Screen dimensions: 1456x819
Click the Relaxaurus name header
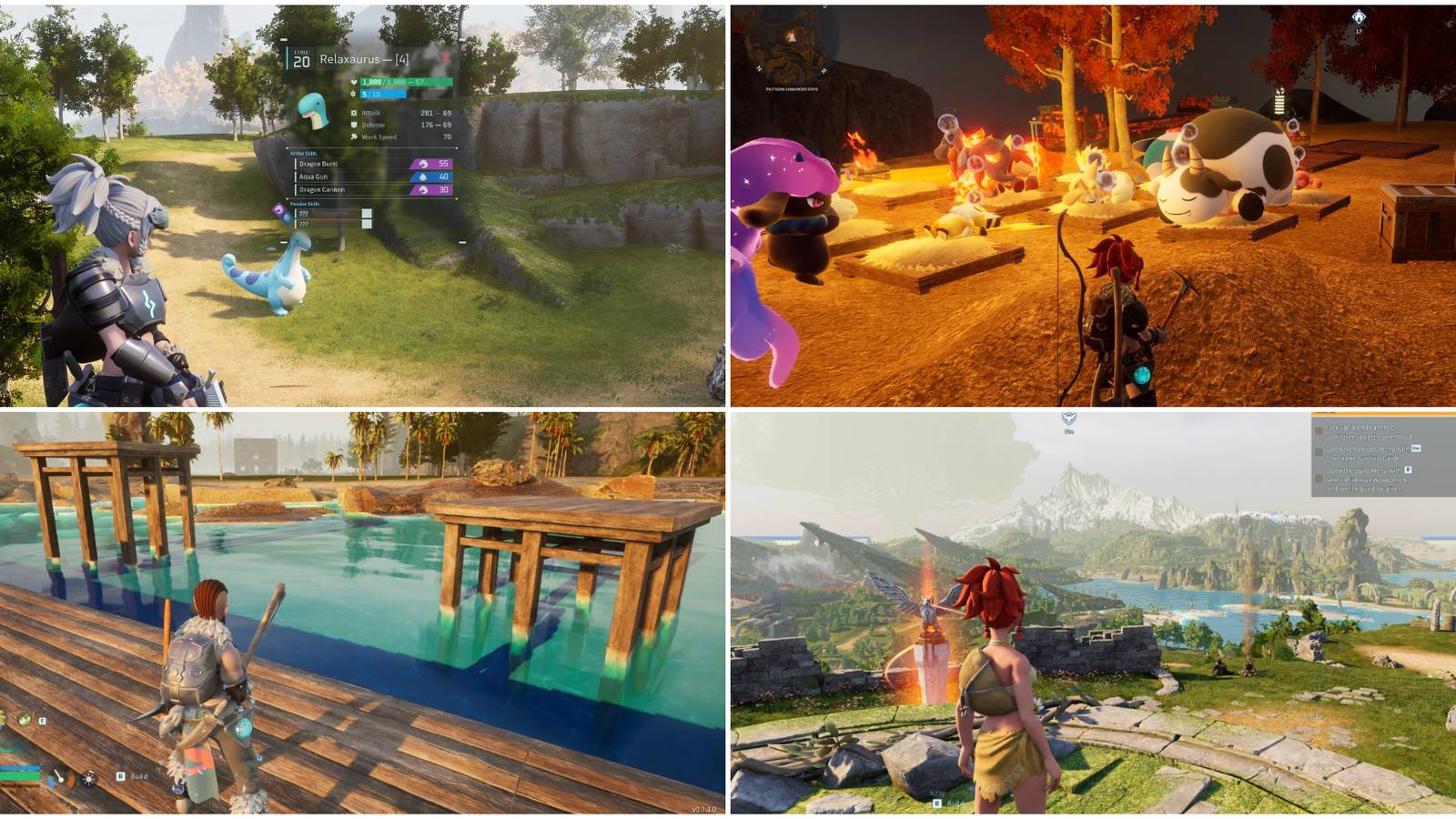pos(364,59)
